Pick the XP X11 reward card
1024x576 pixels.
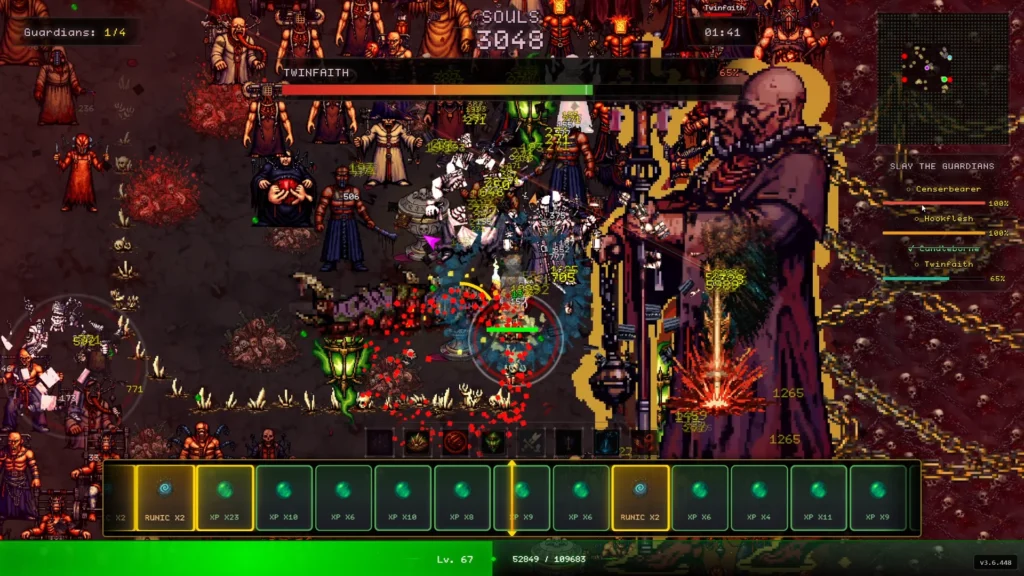tap(818, 498)
